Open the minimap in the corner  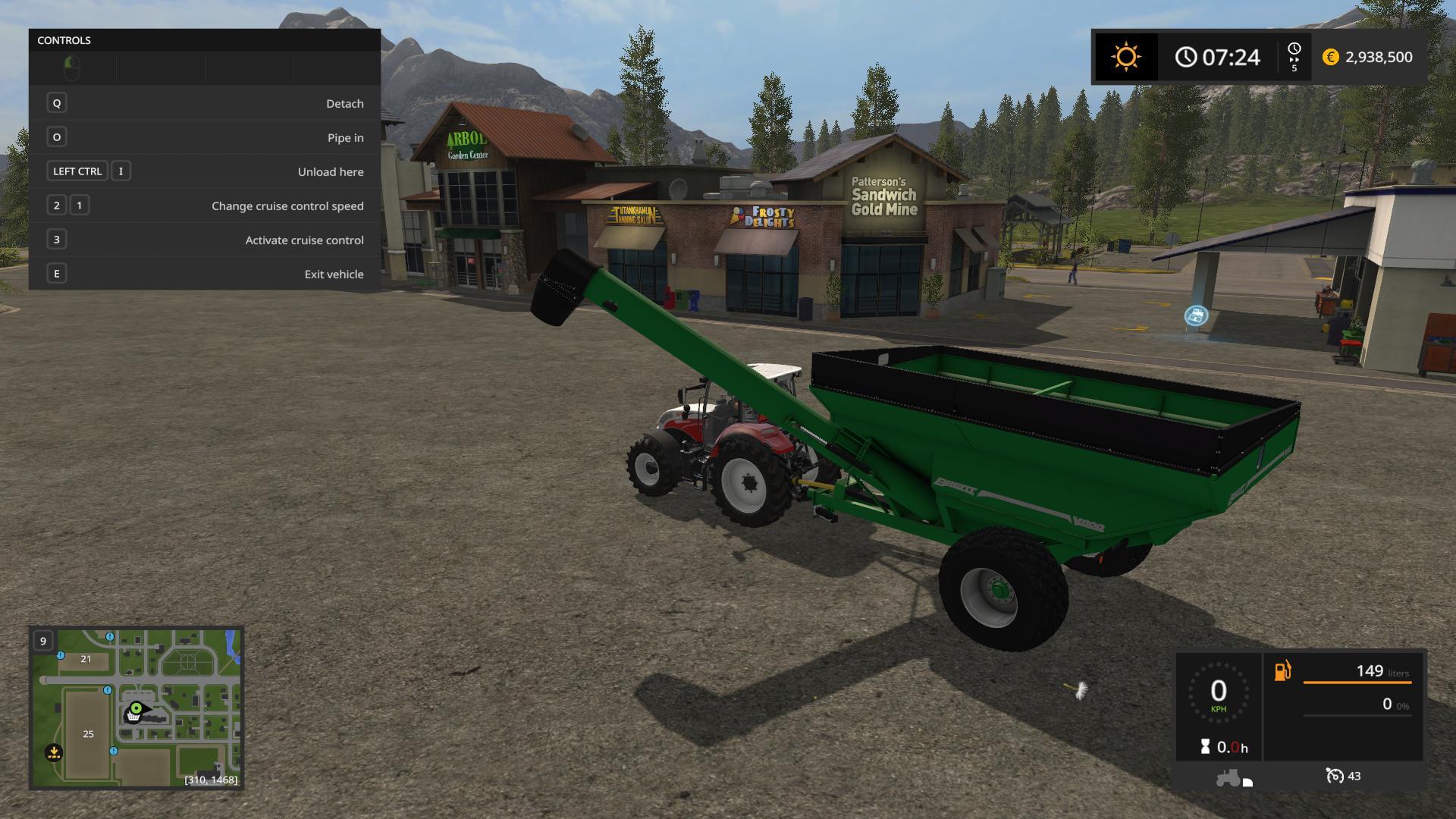[136, 708]
